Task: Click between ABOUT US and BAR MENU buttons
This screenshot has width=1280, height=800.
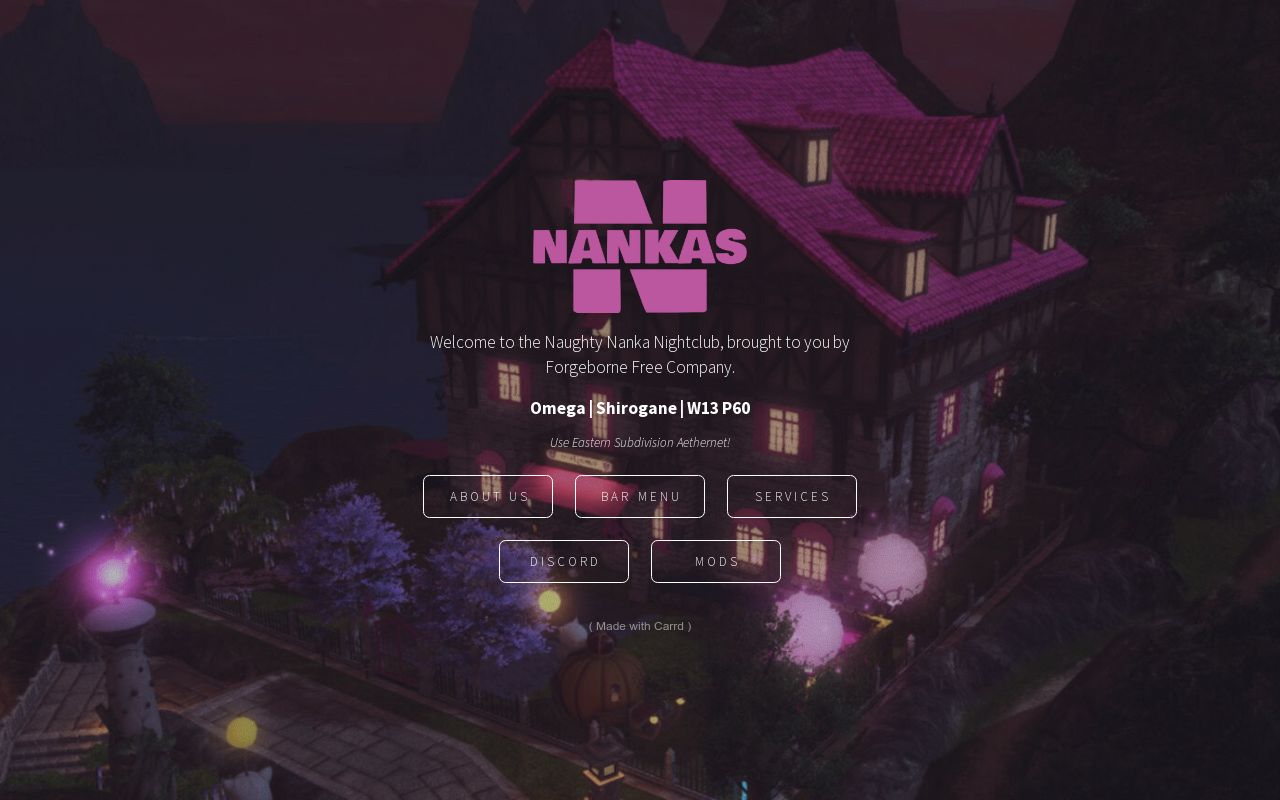Action: click(564, 496)
